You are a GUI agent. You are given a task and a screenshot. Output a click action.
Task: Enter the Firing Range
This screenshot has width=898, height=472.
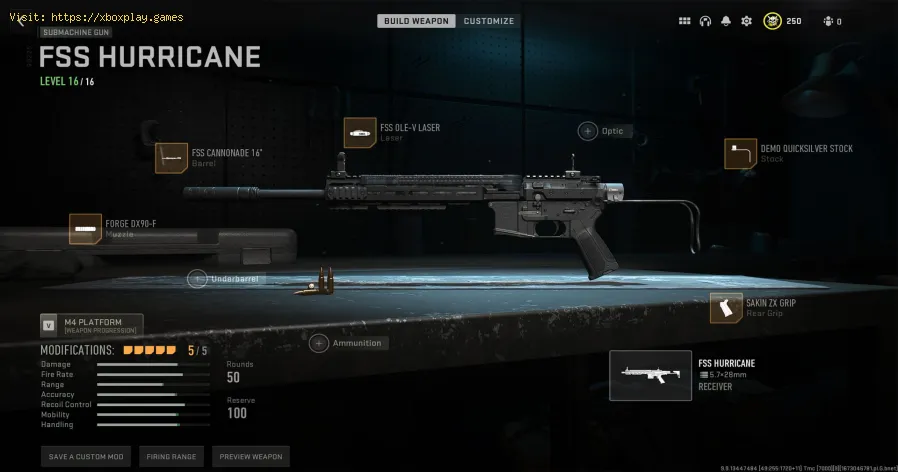click(170, 456)
